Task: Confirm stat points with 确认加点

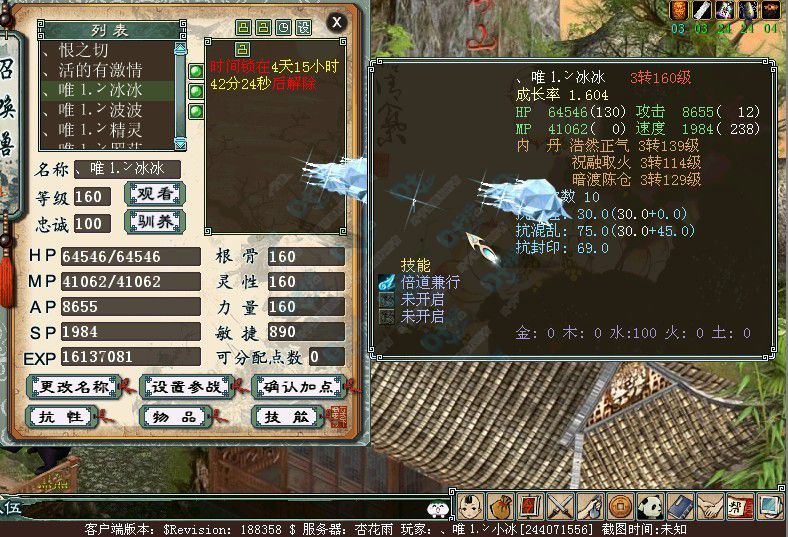Action: point(298,387)
